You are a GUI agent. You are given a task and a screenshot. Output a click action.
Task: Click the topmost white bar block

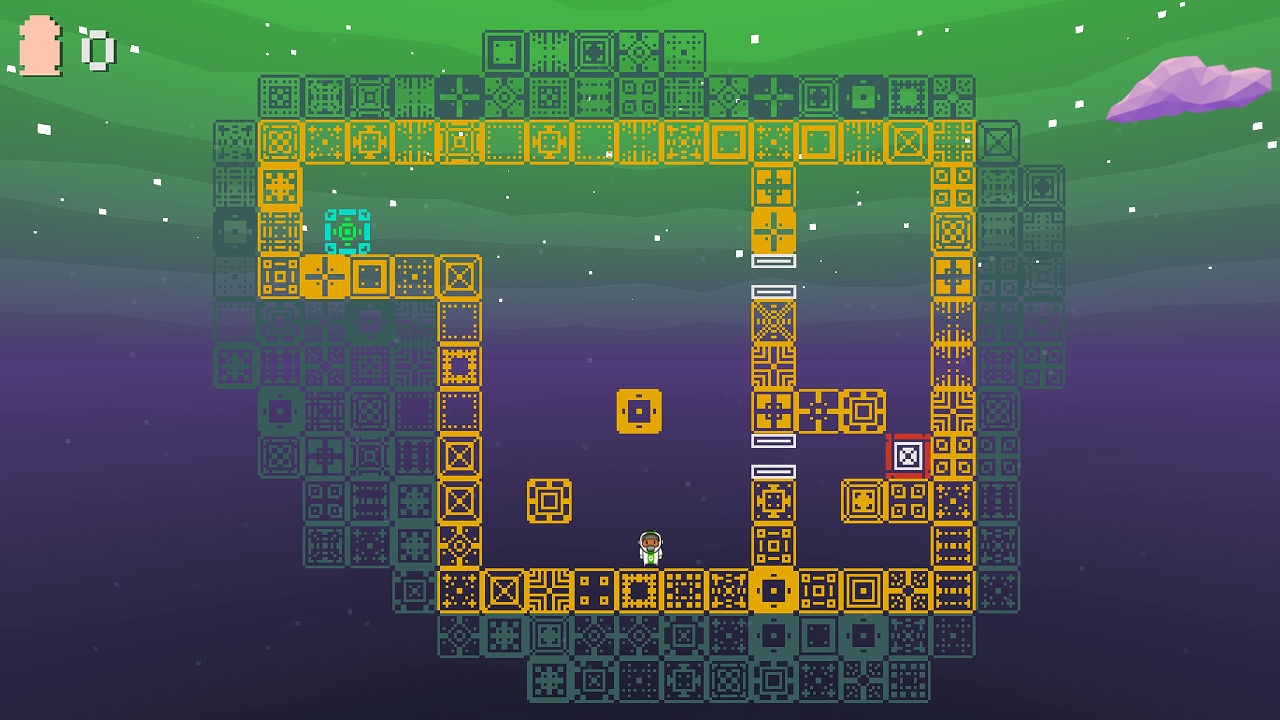pos(772,263)
